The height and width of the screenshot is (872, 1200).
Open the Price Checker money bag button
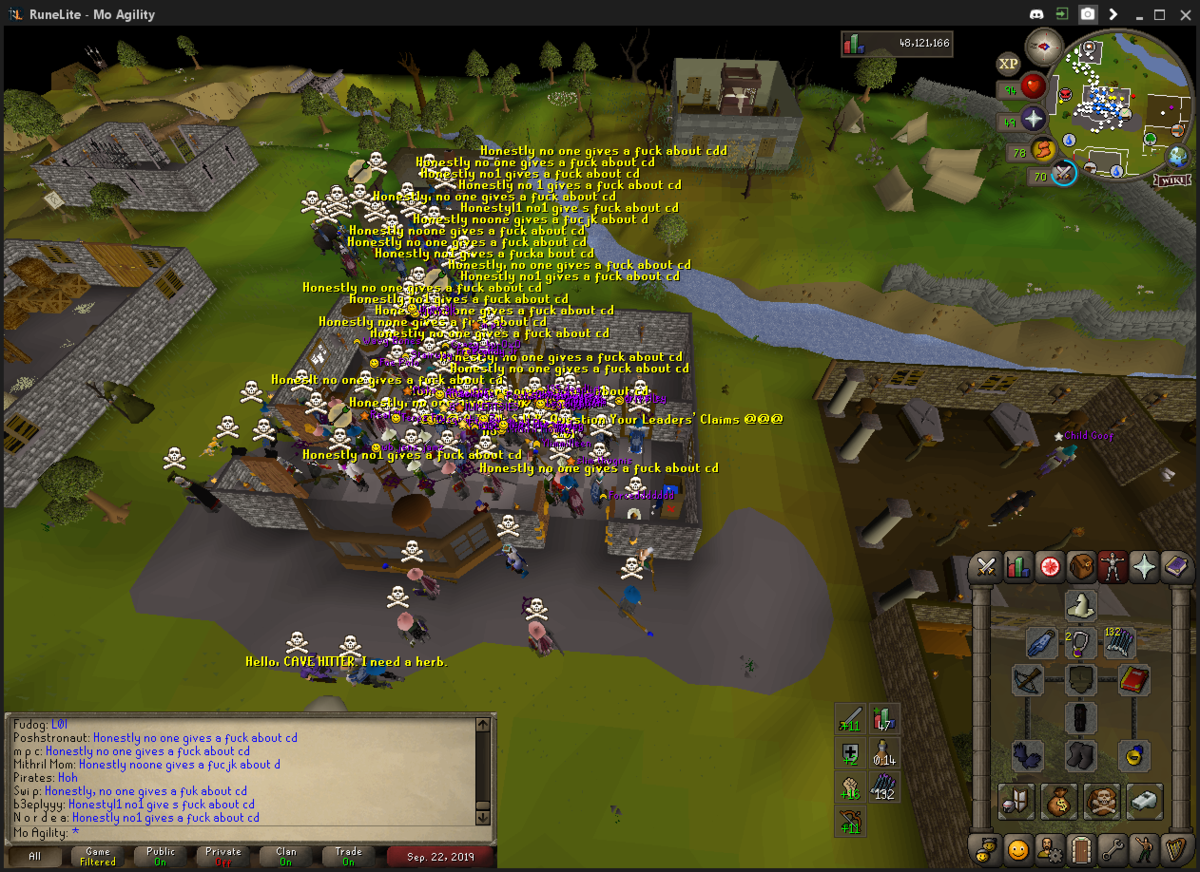[1058, 800]
